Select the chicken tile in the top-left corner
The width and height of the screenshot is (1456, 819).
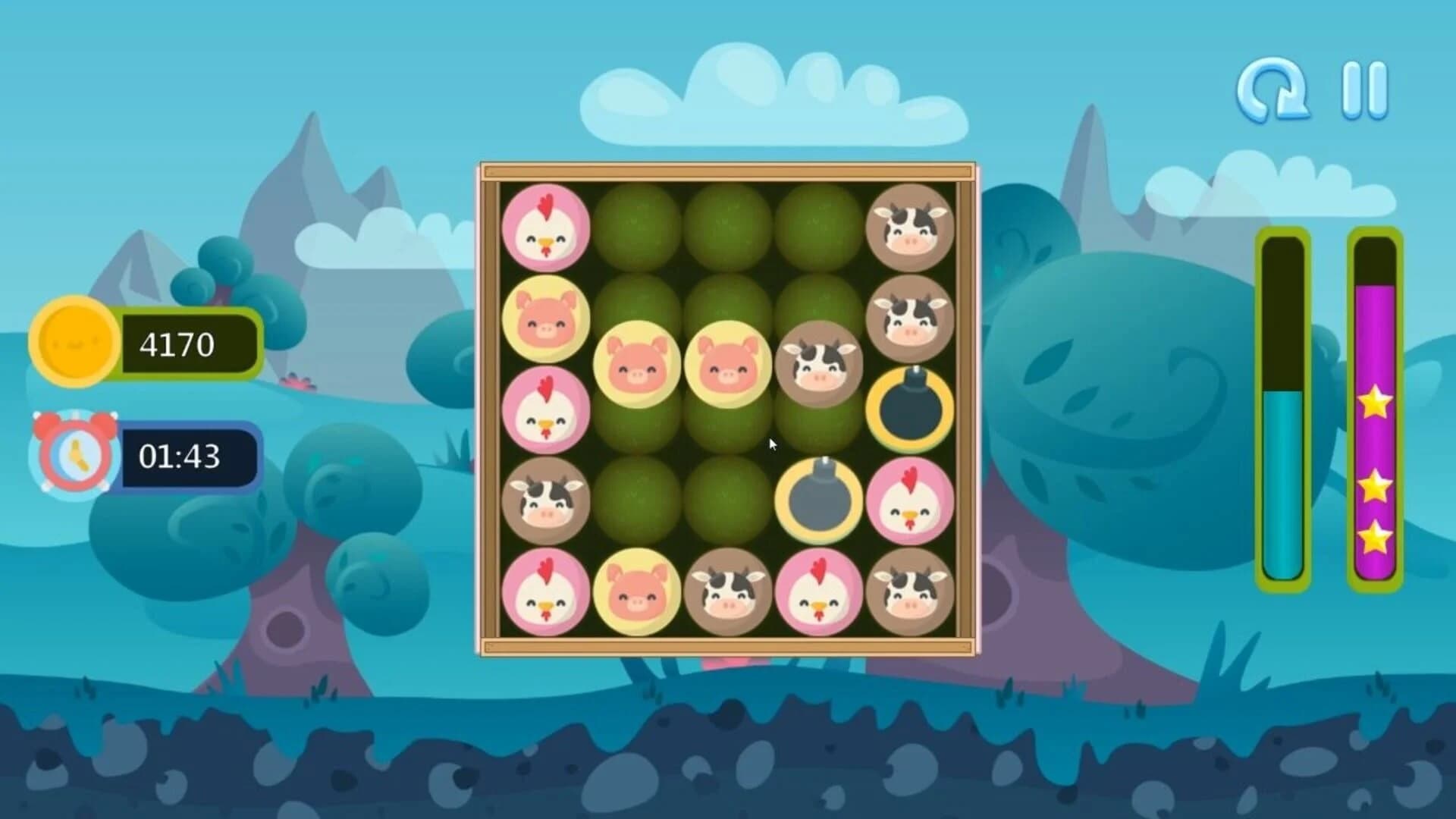point(548,230)
